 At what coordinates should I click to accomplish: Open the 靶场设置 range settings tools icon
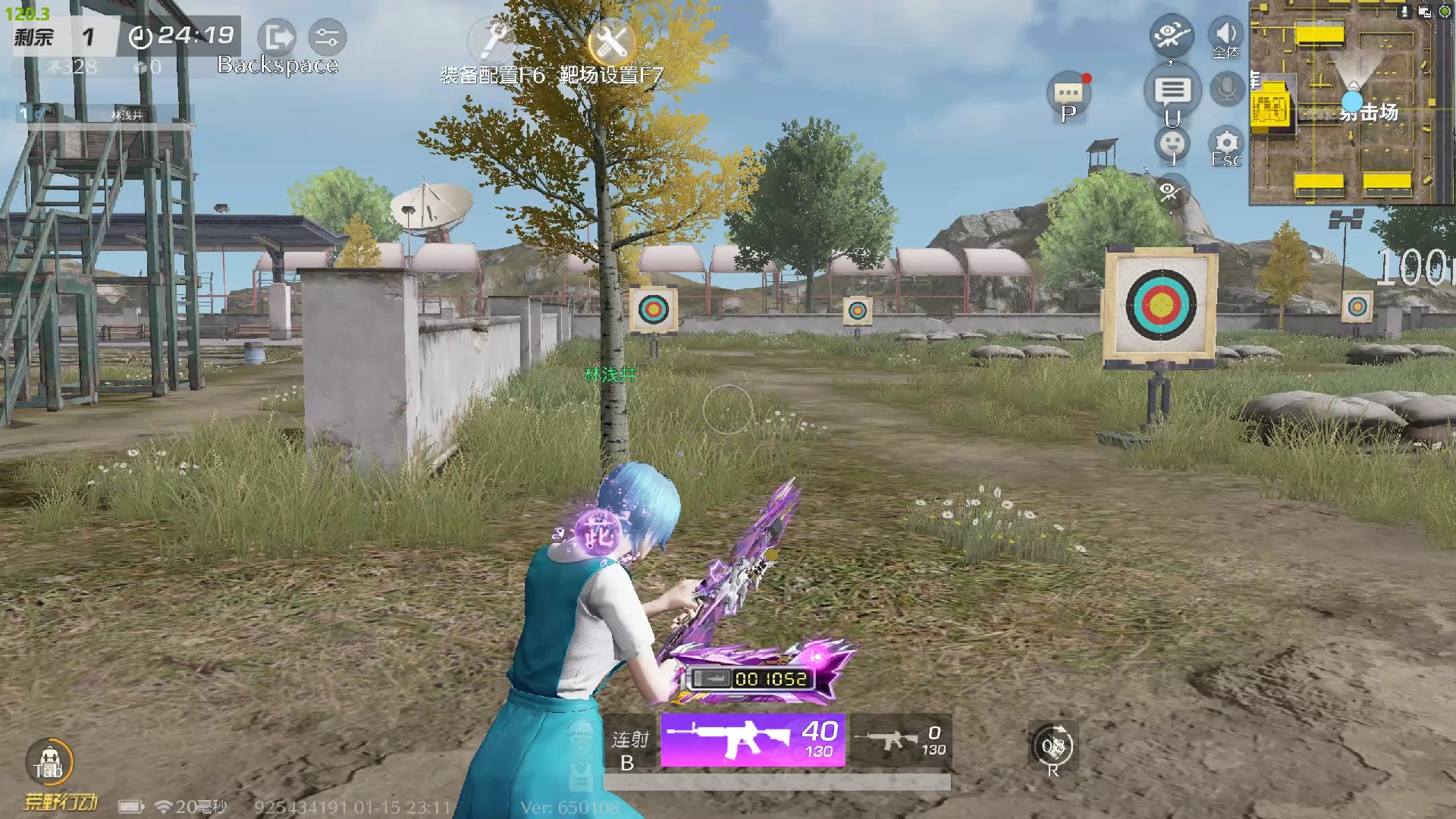(611, 39)
